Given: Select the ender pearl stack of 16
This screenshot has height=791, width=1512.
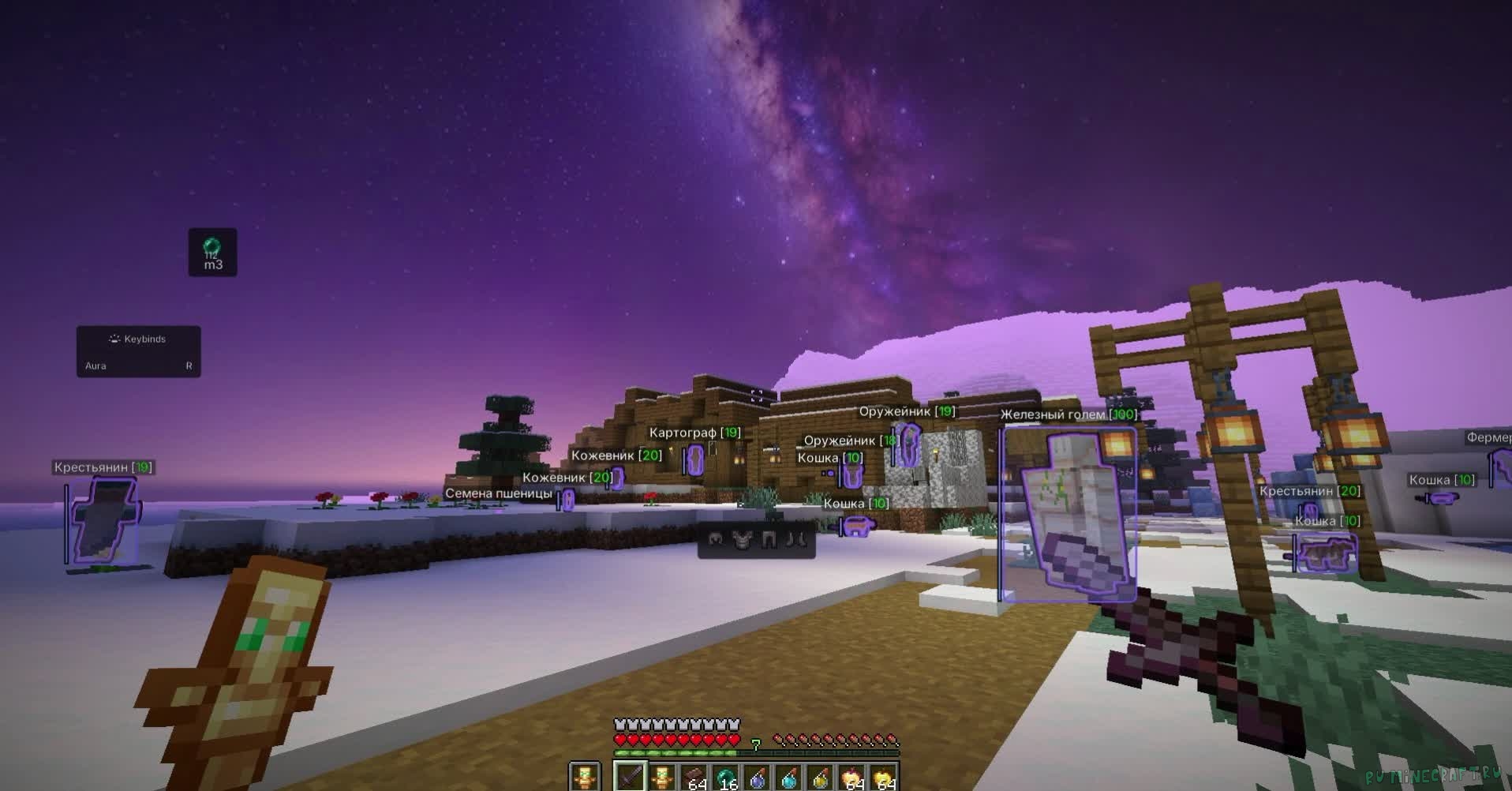Looking at the screenshot, I should (725, 778).
